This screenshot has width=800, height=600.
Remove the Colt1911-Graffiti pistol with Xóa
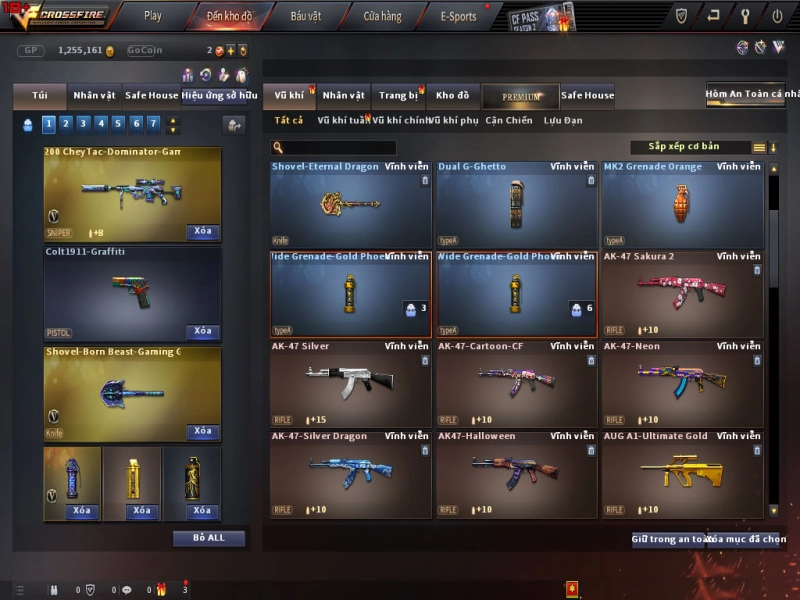point(202,331)
